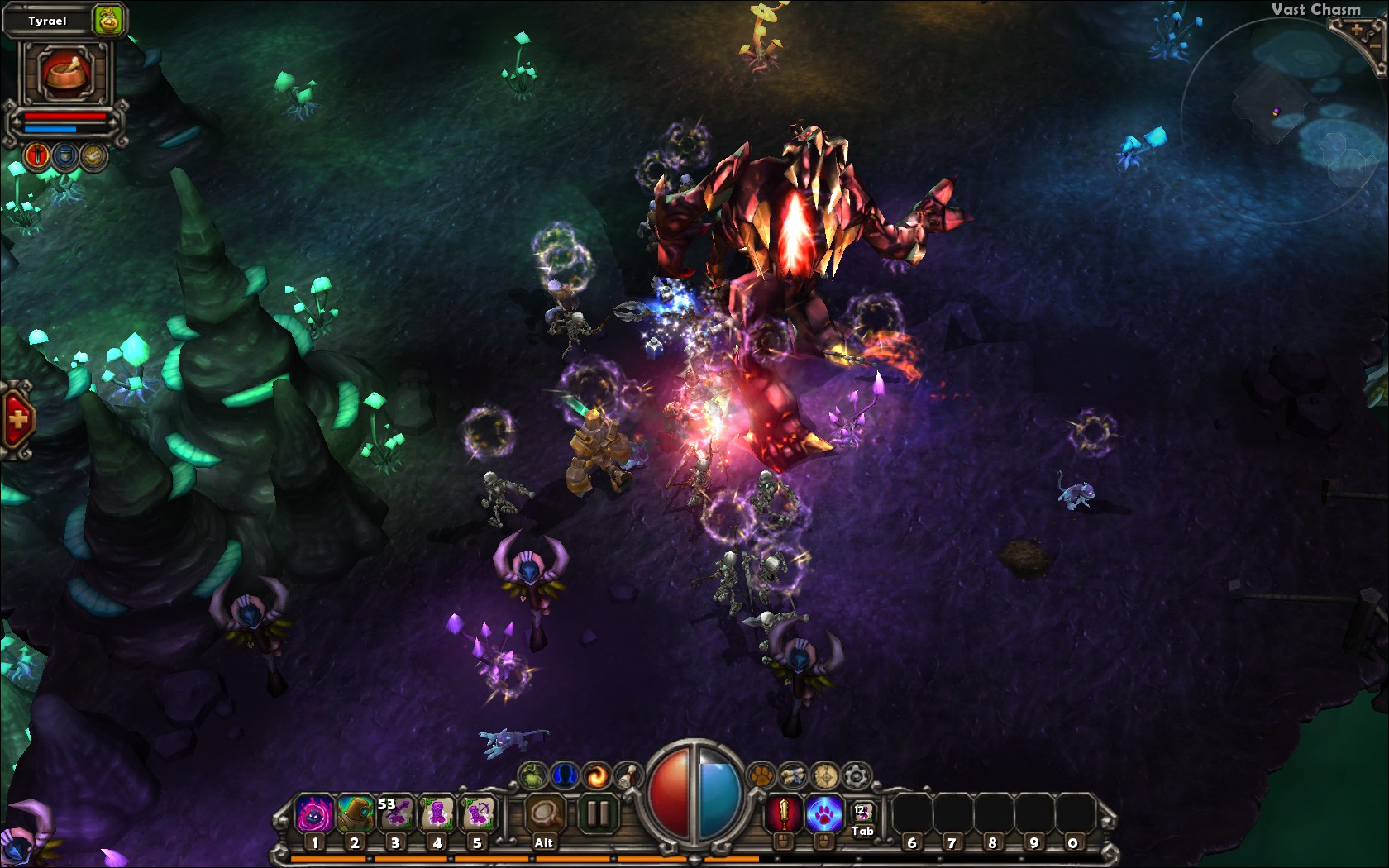The image size is (1389, 868).
Task: Open the pet paw panel icon
Action: point(761,775)
